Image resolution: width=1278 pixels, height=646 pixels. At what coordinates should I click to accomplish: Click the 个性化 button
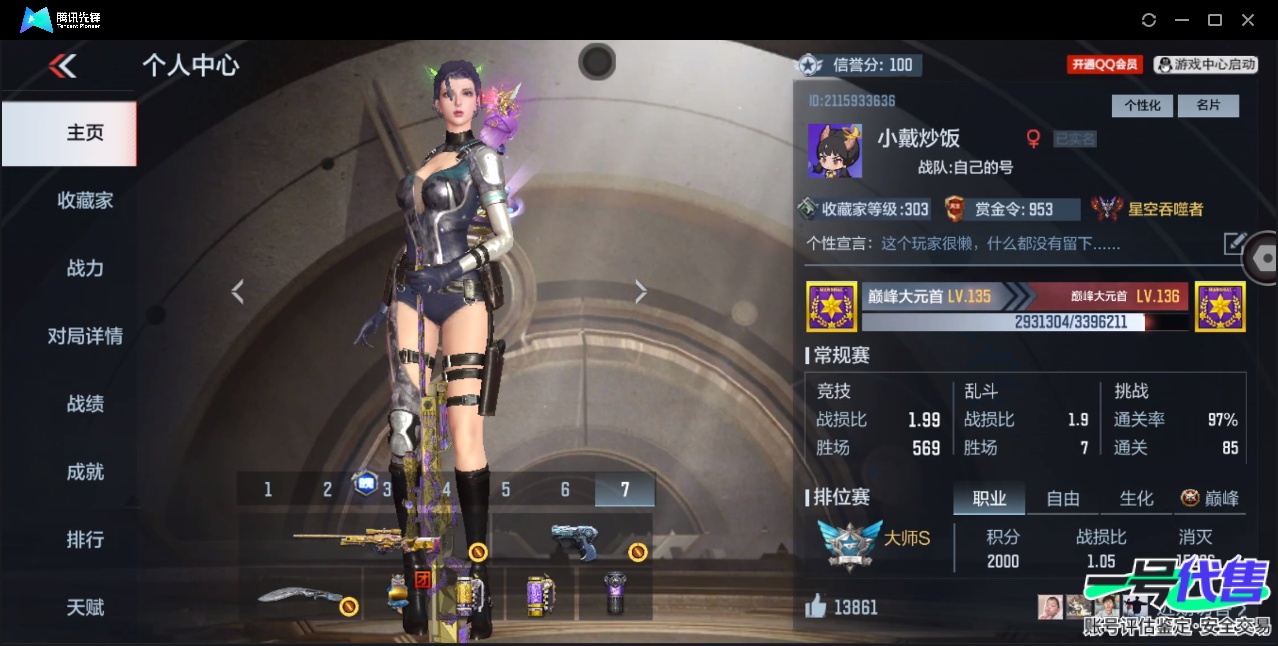click(1142, 106)
